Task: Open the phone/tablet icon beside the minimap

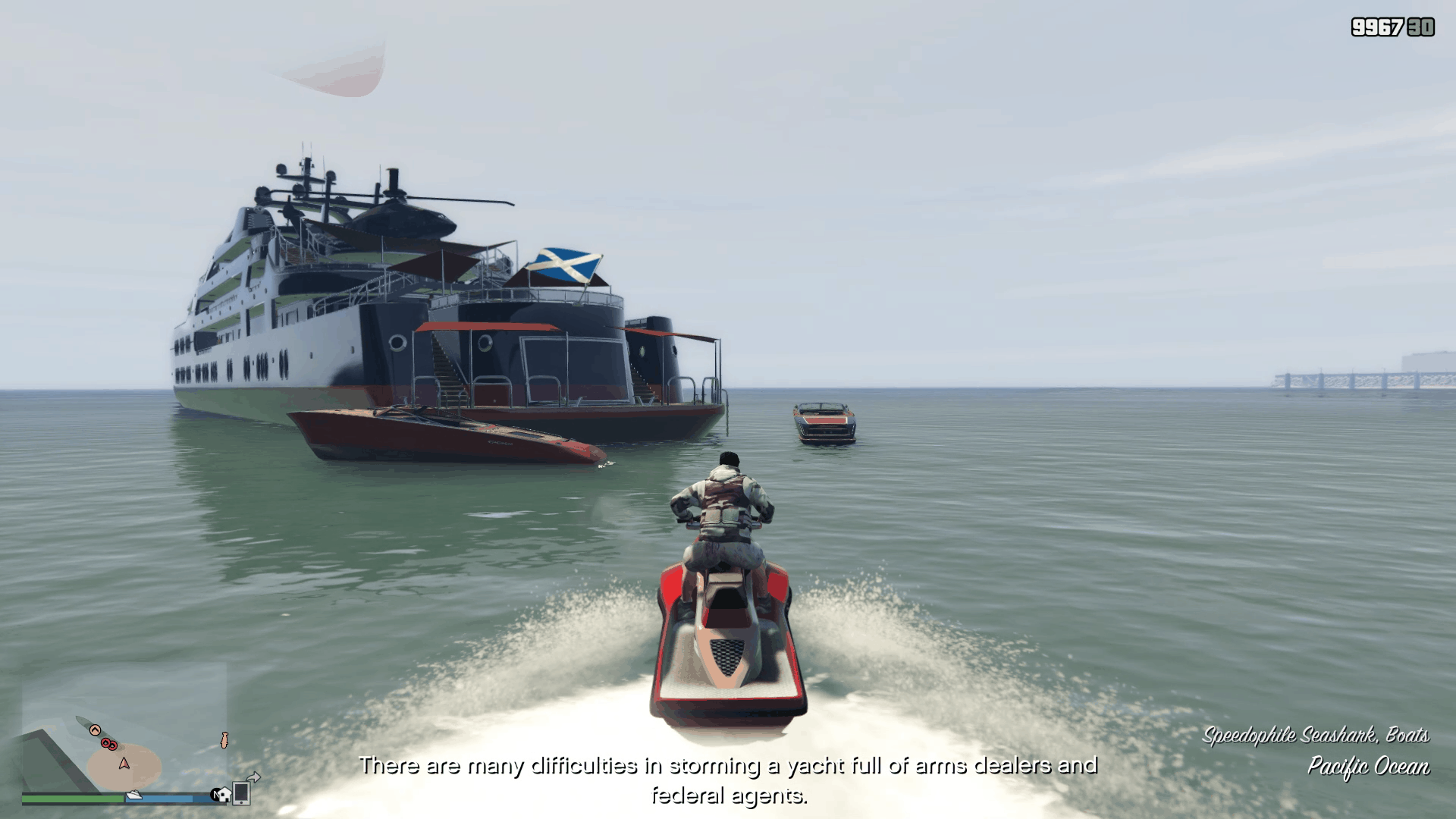Action: tap(241, 795)
